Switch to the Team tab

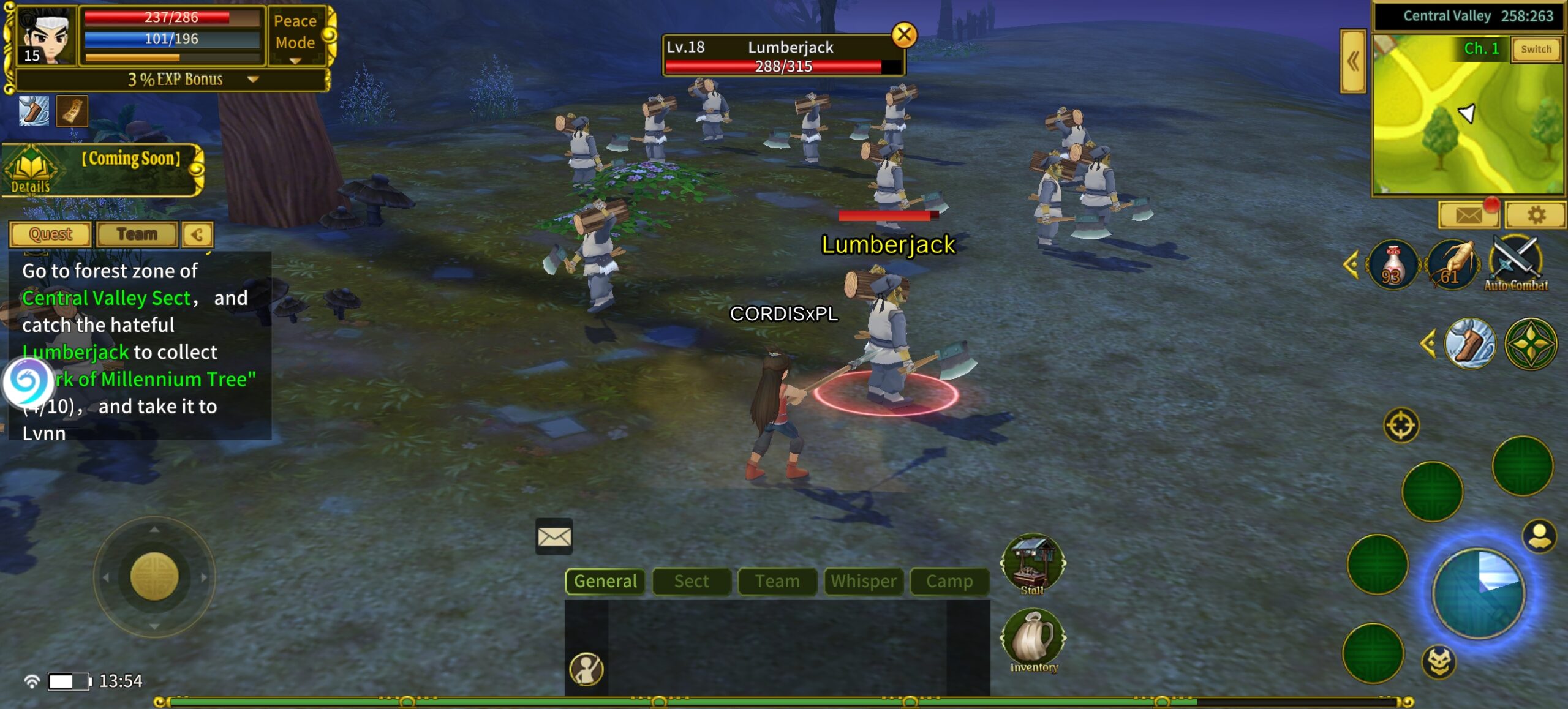coord(137,234)
